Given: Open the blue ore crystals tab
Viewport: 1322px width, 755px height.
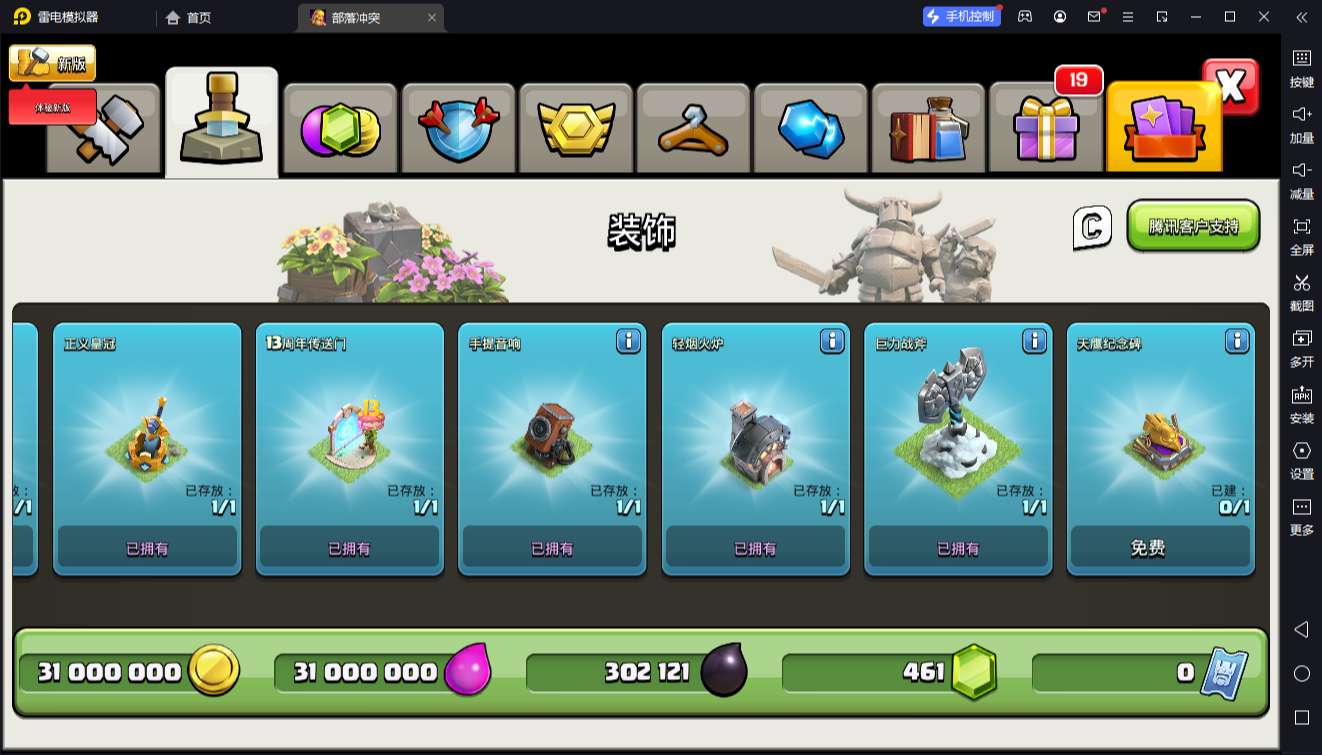Looking at the screenshot, I should point(811,129).
